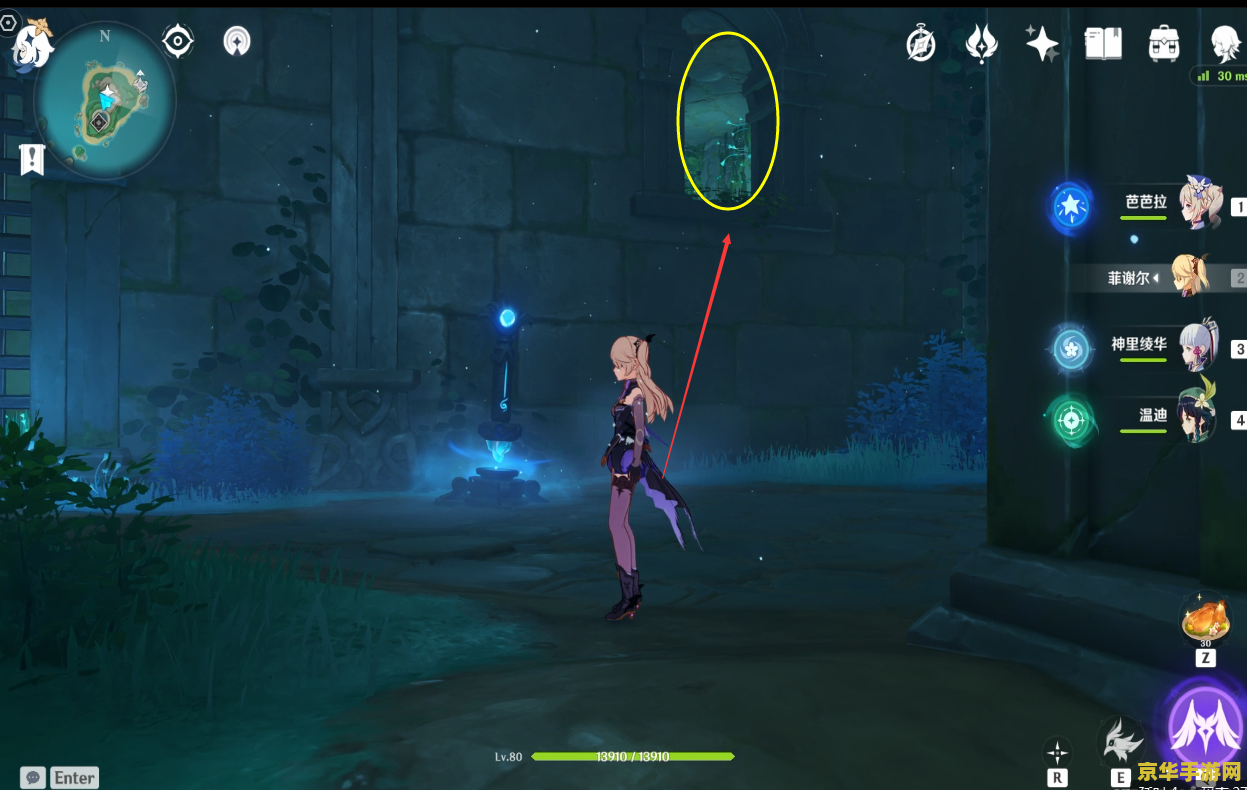Switch to party member 神里绫华

click(1197, 348)
